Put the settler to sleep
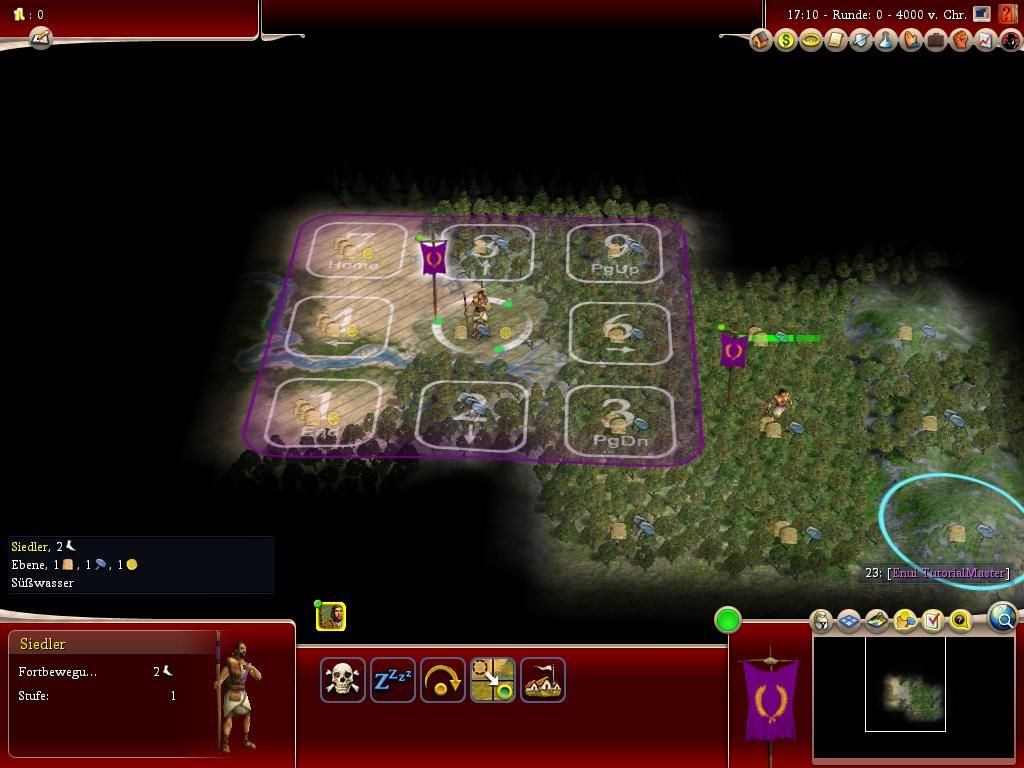This screenshot has height=768, width=1024. coord(393,680)
